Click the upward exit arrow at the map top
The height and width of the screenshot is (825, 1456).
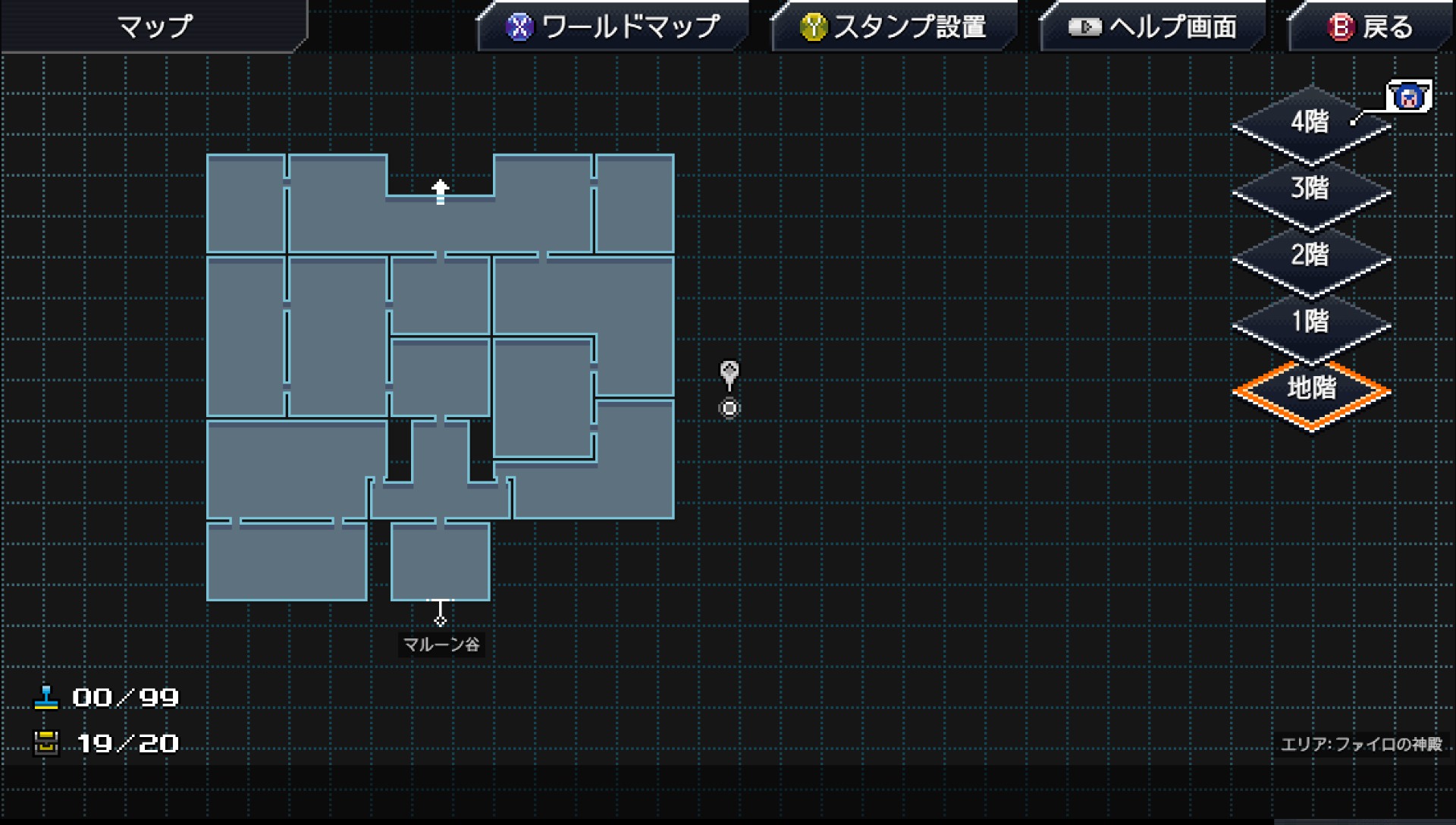tap(440, 190)
